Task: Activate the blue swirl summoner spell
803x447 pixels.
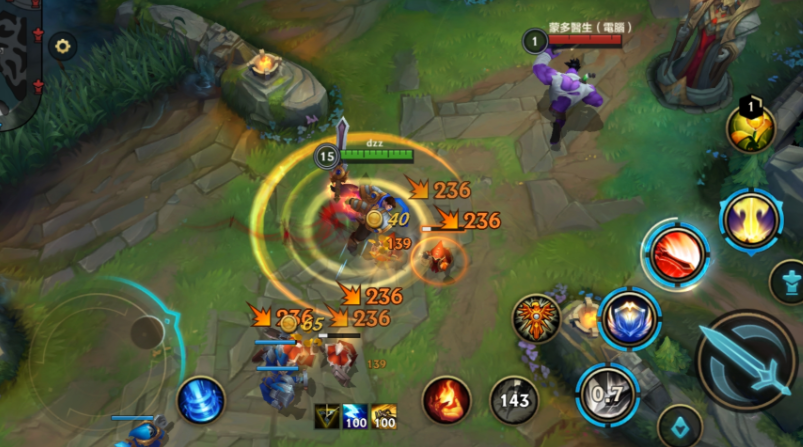Action: [x=201, y=400]
